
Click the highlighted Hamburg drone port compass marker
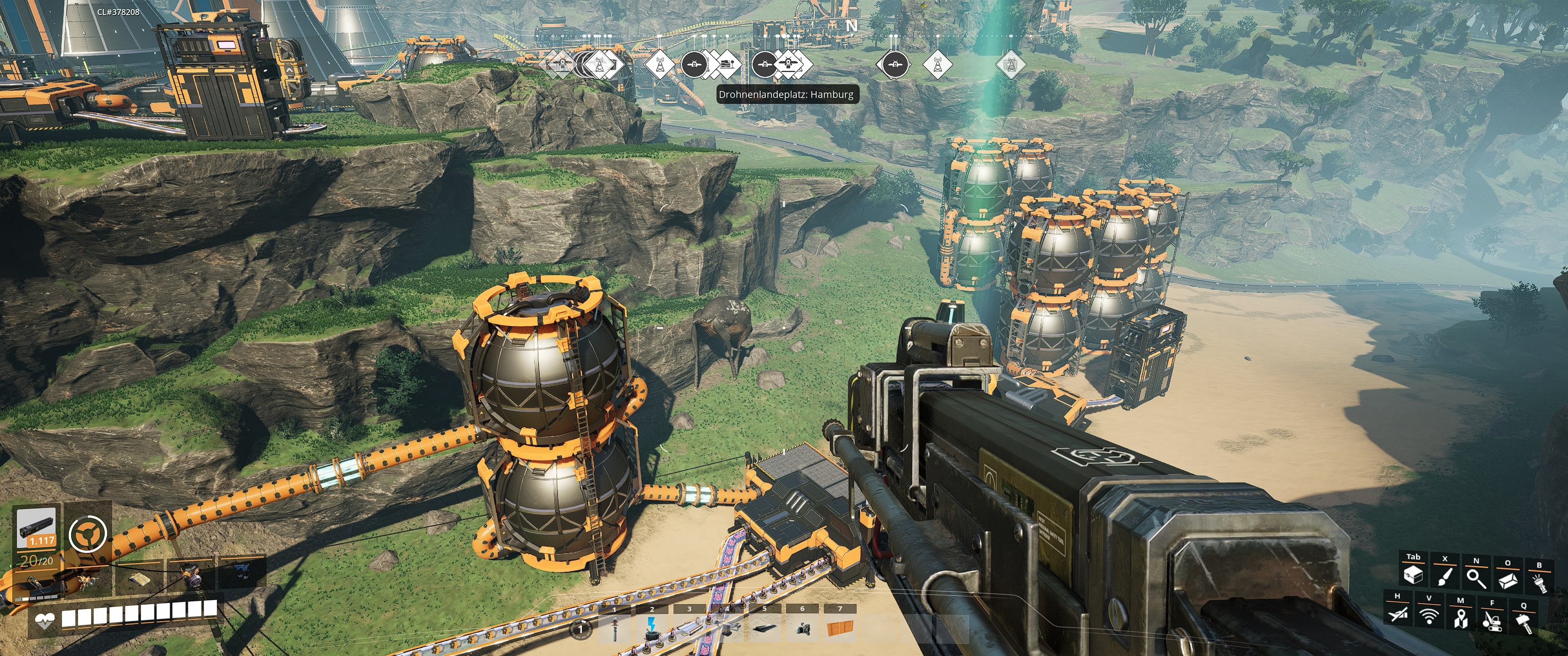click(788, 63)
